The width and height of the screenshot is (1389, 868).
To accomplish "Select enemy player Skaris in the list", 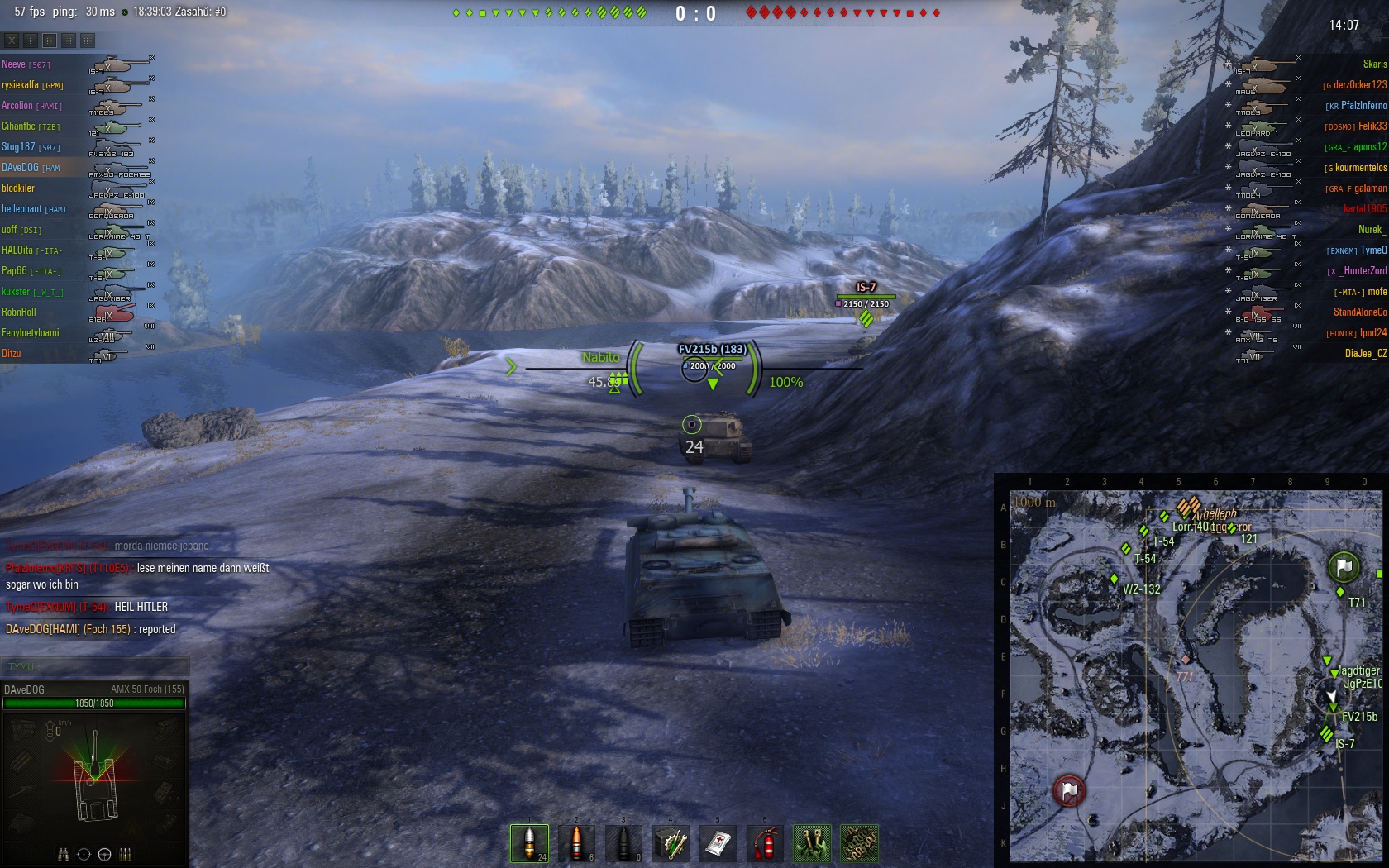I will tap(1374, 64).
